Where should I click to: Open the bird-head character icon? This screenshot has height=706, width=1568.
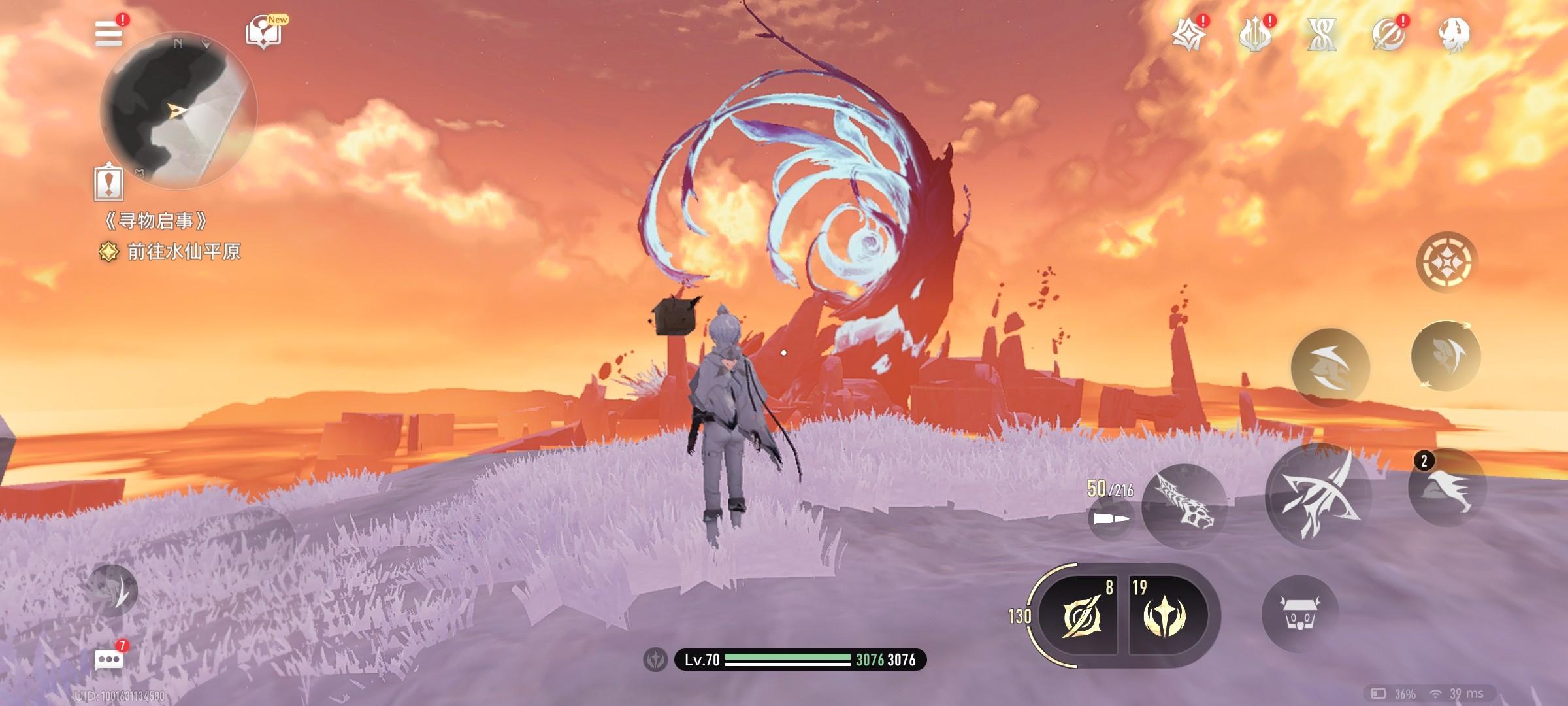pos(1454,35)
